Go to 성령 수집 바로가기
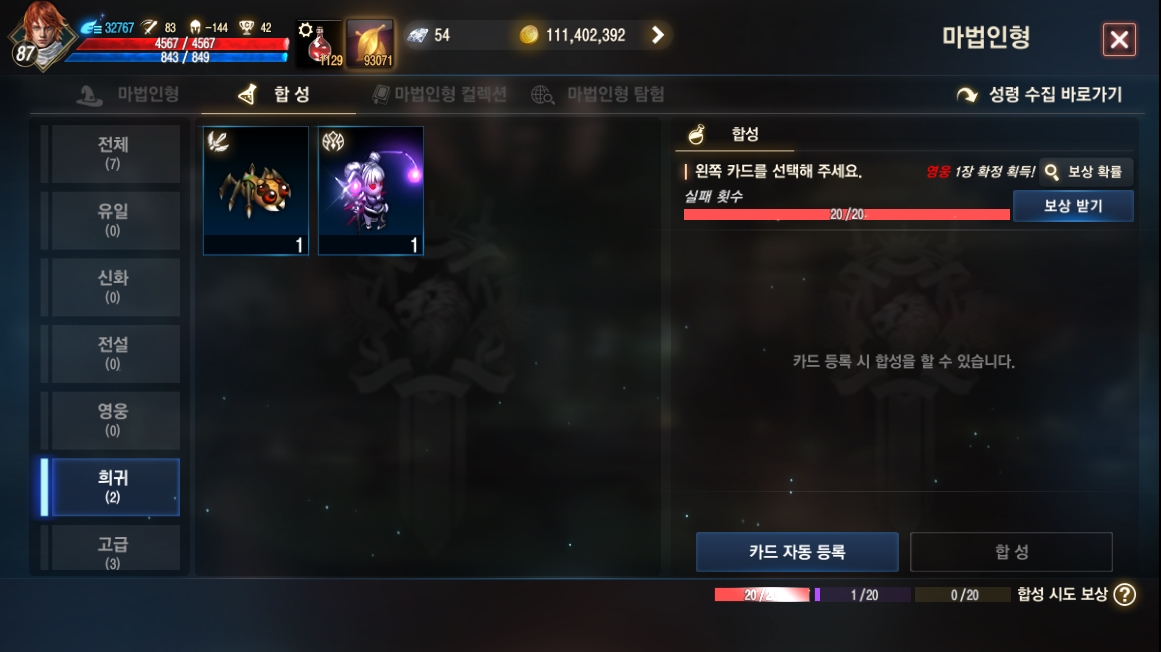Screen dimensions: 1161x652 (x=1039, y=95)
